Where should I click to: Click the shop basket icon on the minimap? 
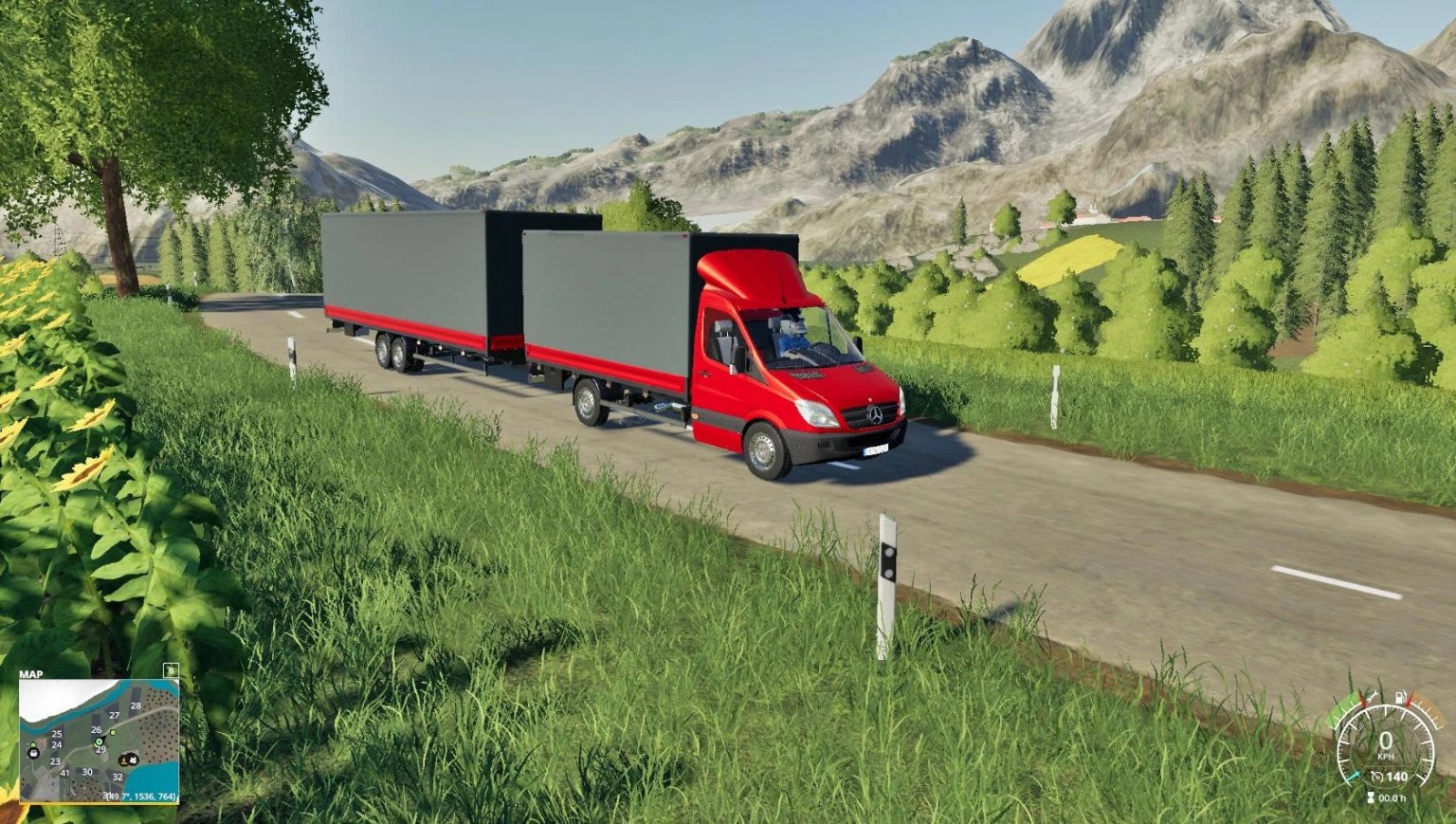click(34, 754)
